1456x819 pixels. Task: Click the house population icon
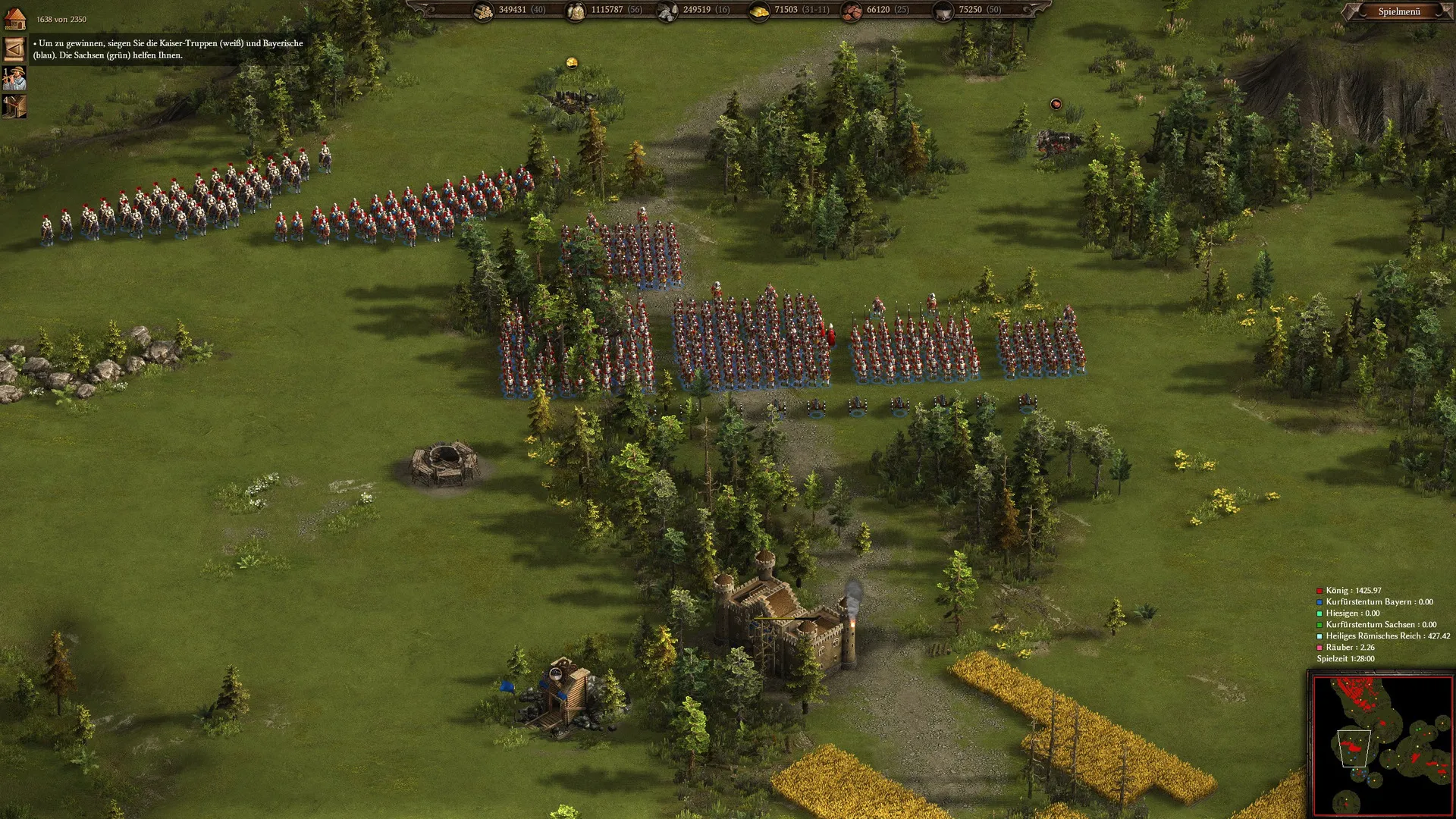(15, 19)
